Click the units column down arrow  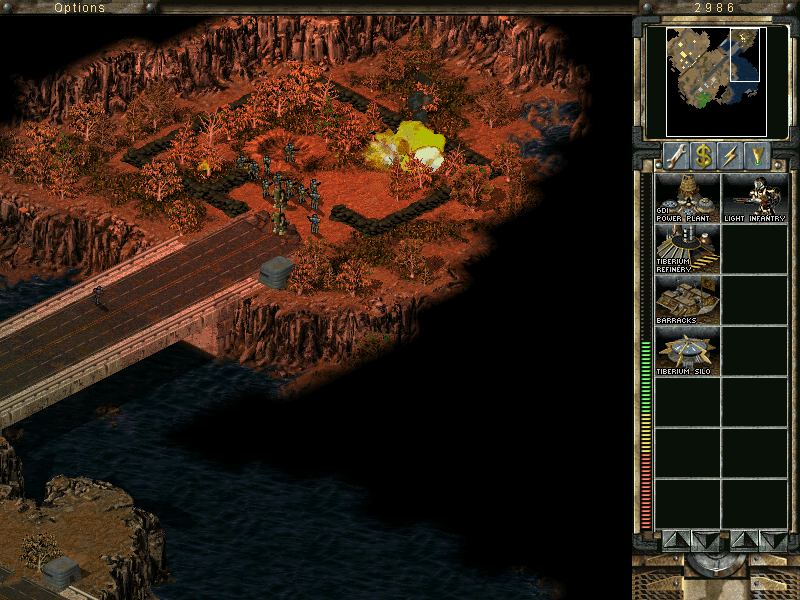773,540
